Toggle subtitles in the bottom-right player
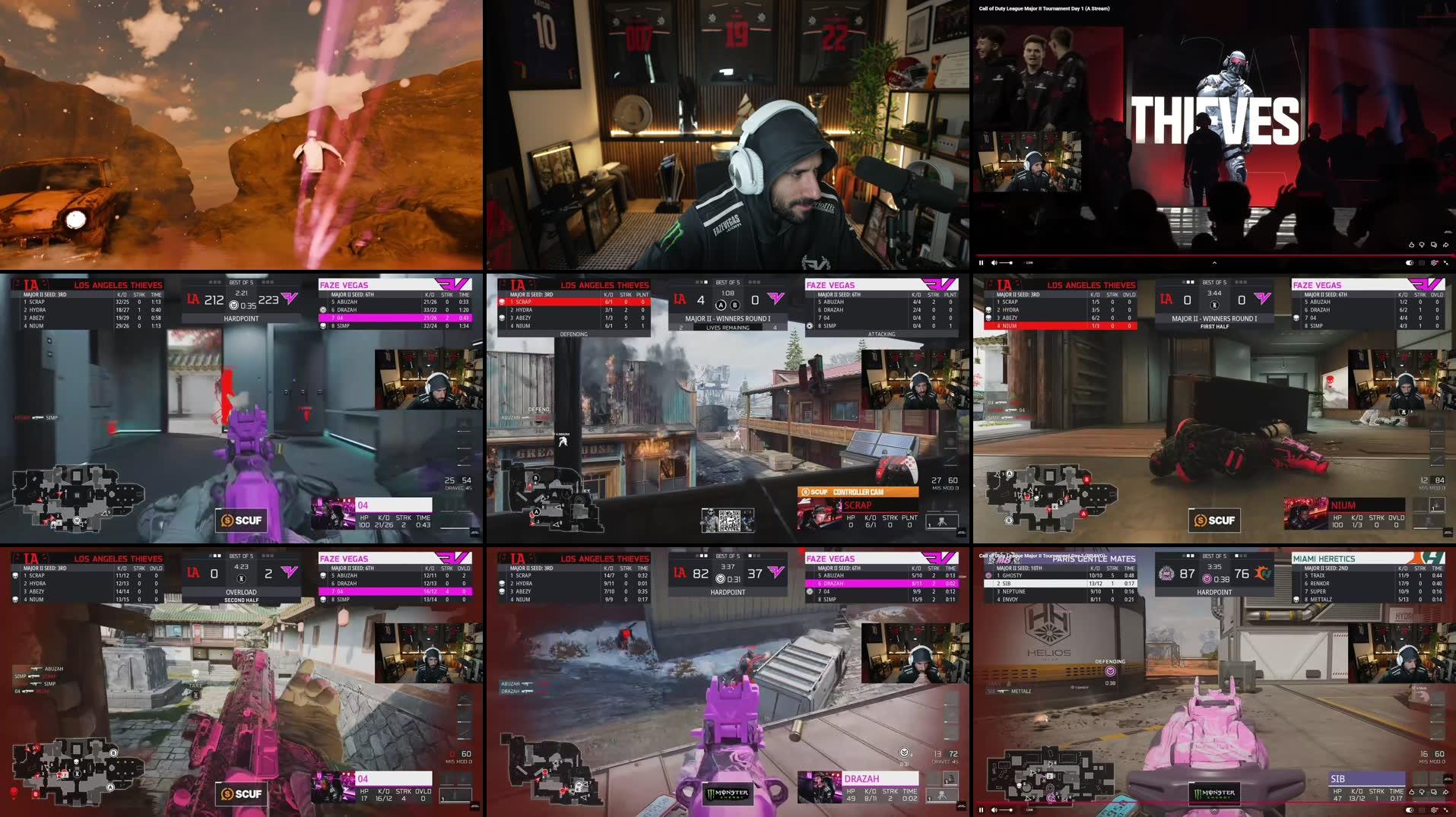The height and width of the screenshot is (817, 1456). pos(1423,810)
